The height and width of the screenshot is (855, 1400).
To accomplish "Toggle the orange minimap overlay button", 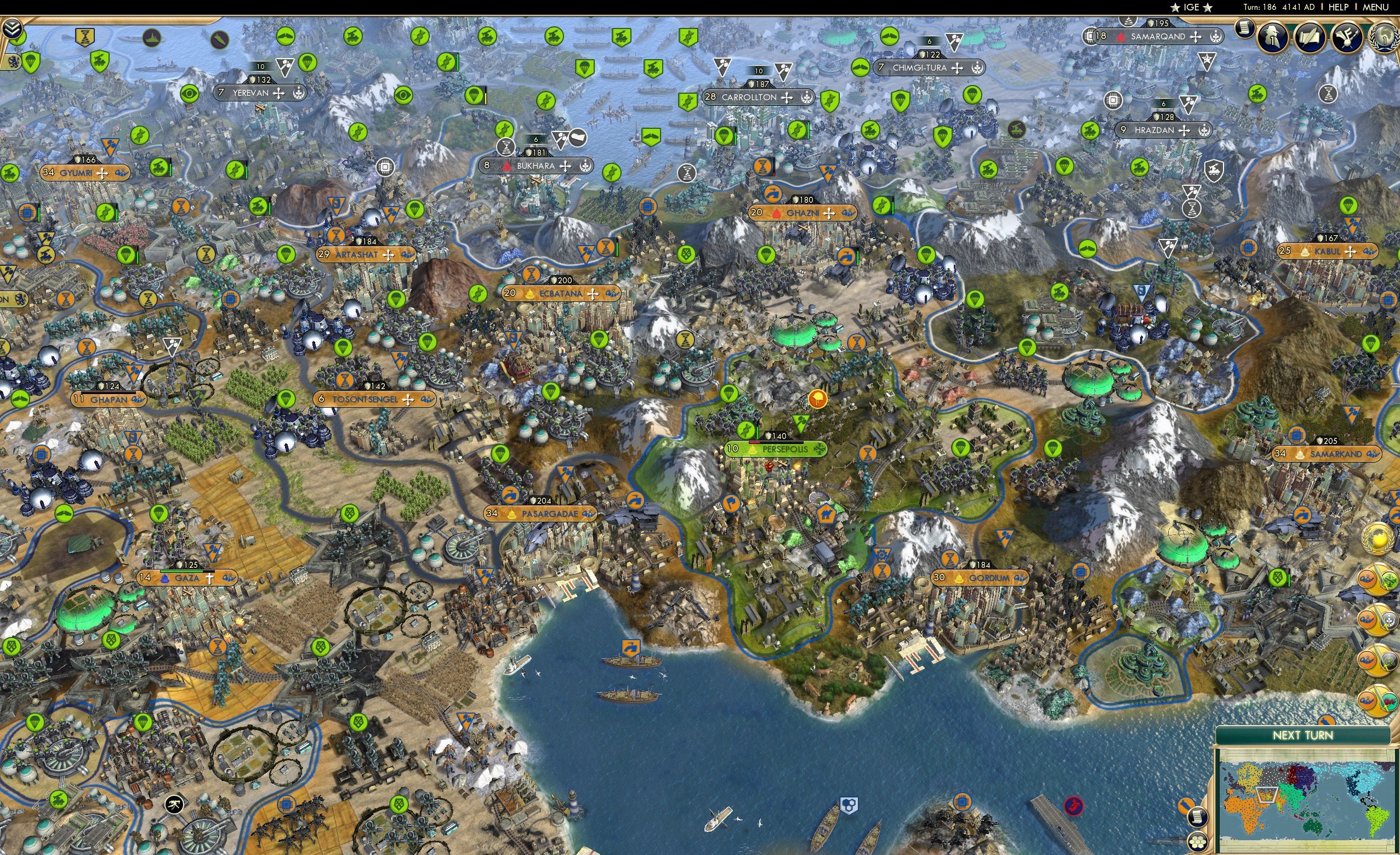I will 1186,806.
